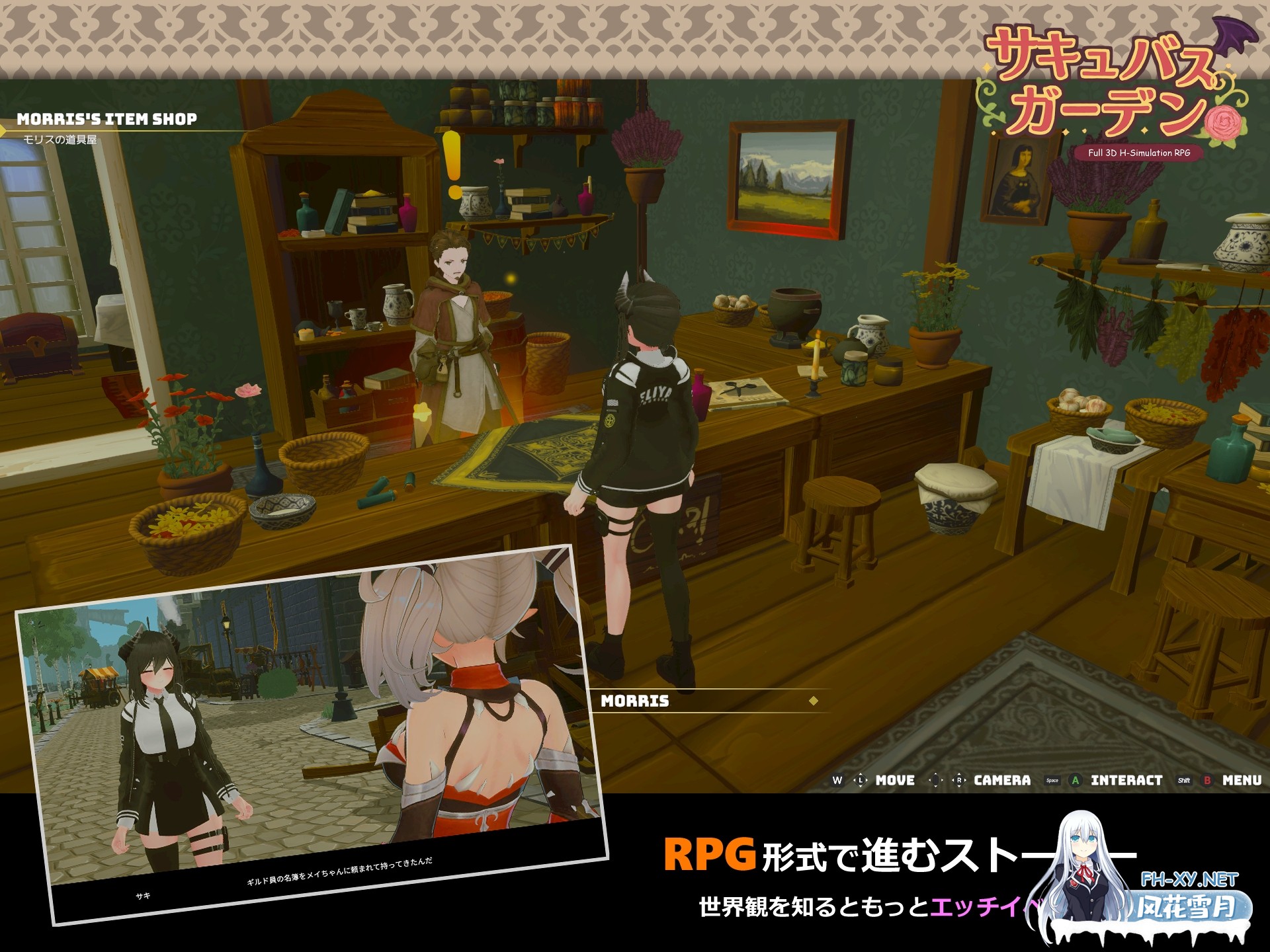Click the Full 3D H-Simulation RPG tagline
Viewport: 1270px width, 952px height.
(x=1139, y=153)
